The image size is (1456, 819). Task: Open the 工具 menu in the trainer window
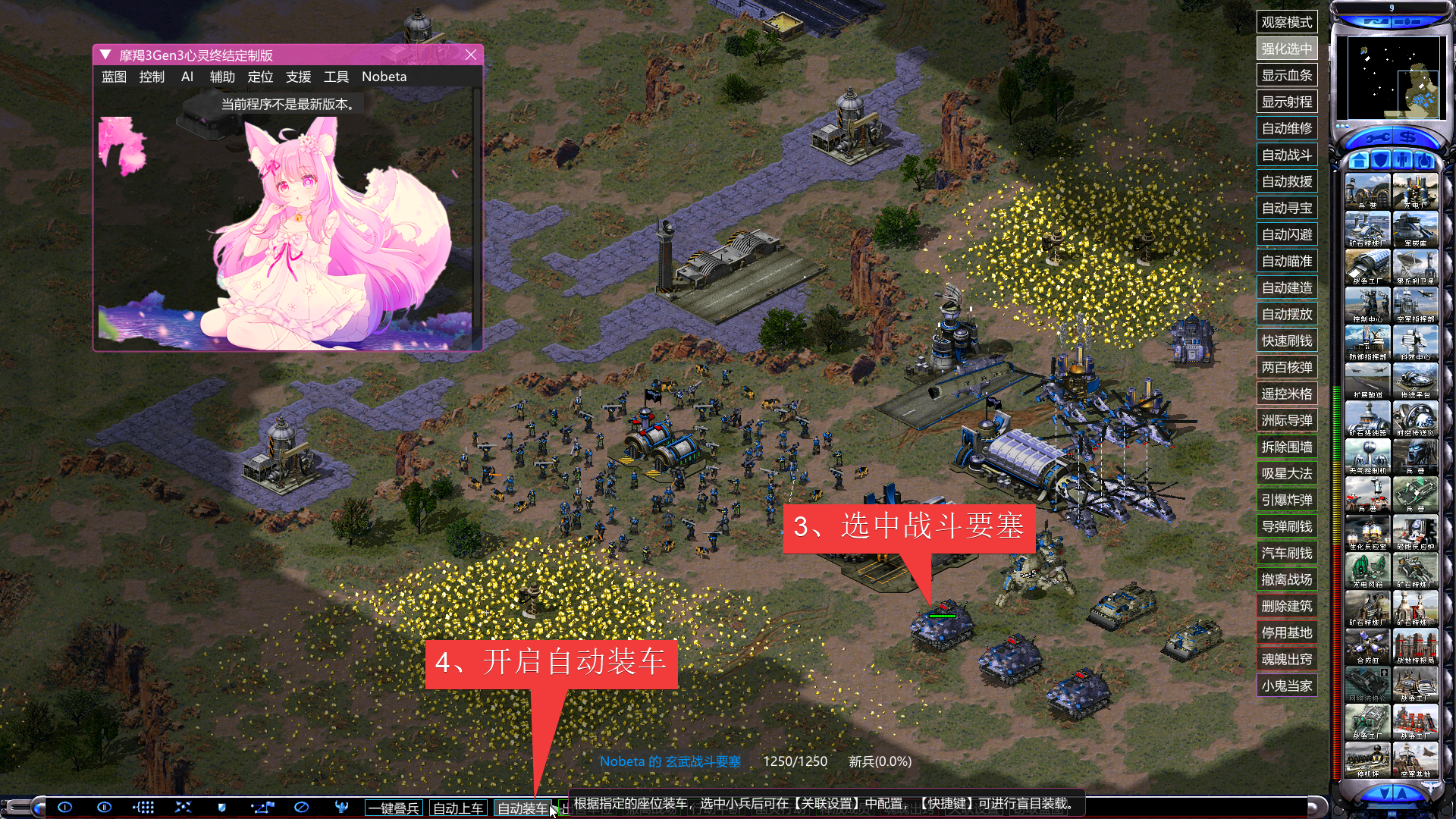click(x=336, y=77)
